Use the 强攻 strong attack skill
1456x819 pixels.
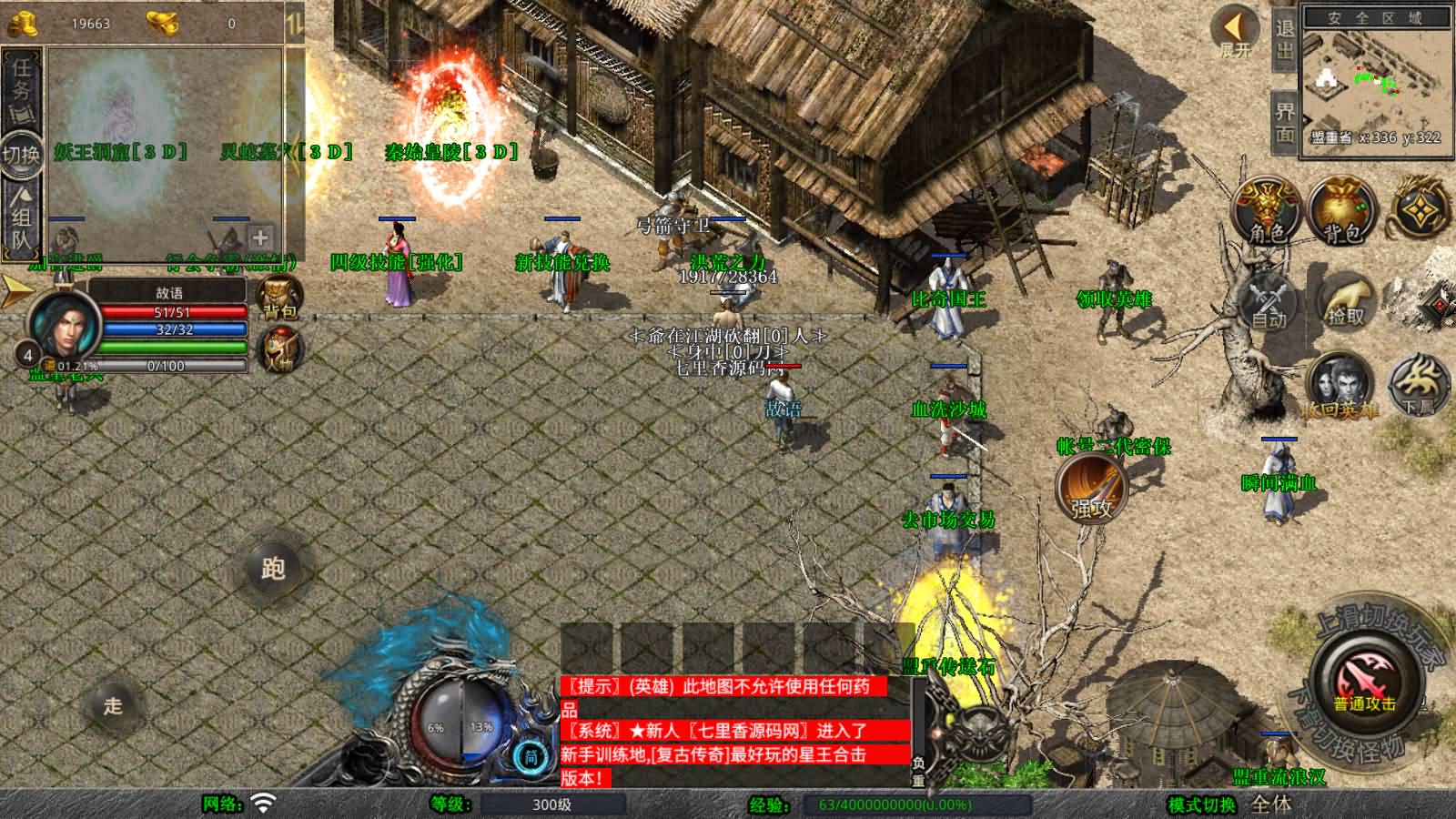pos(1091,488)
